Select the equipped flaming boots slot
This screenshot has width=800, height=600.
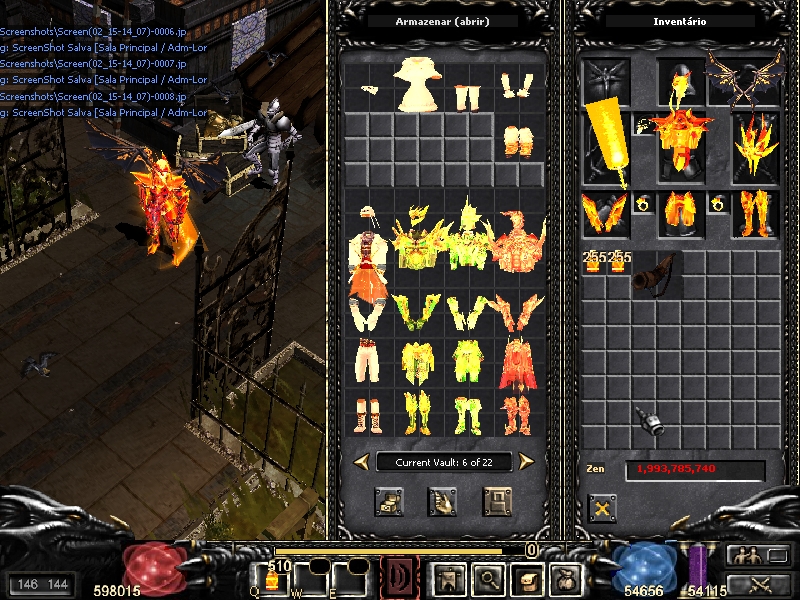754,214
